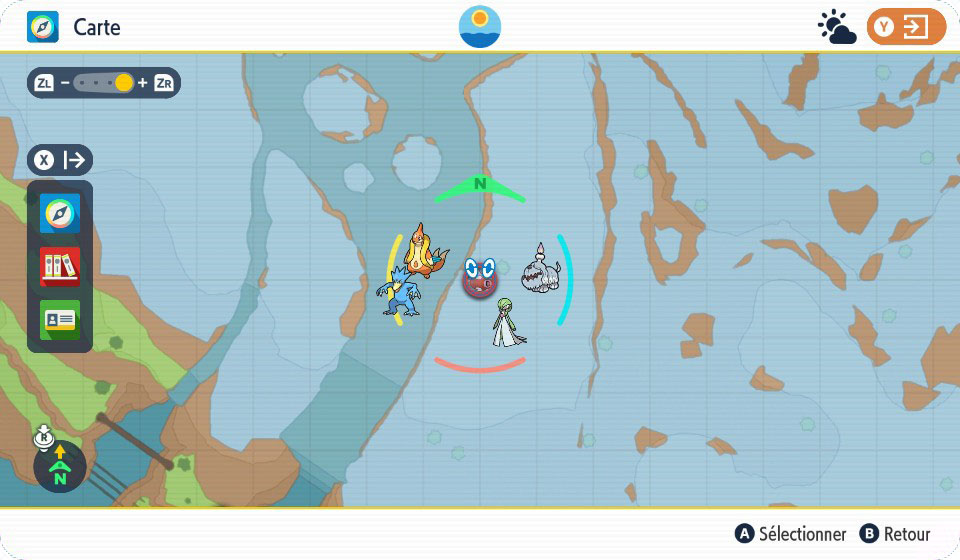Open the compass map app icon
960x560 pixels.
(x=60, y=214)
